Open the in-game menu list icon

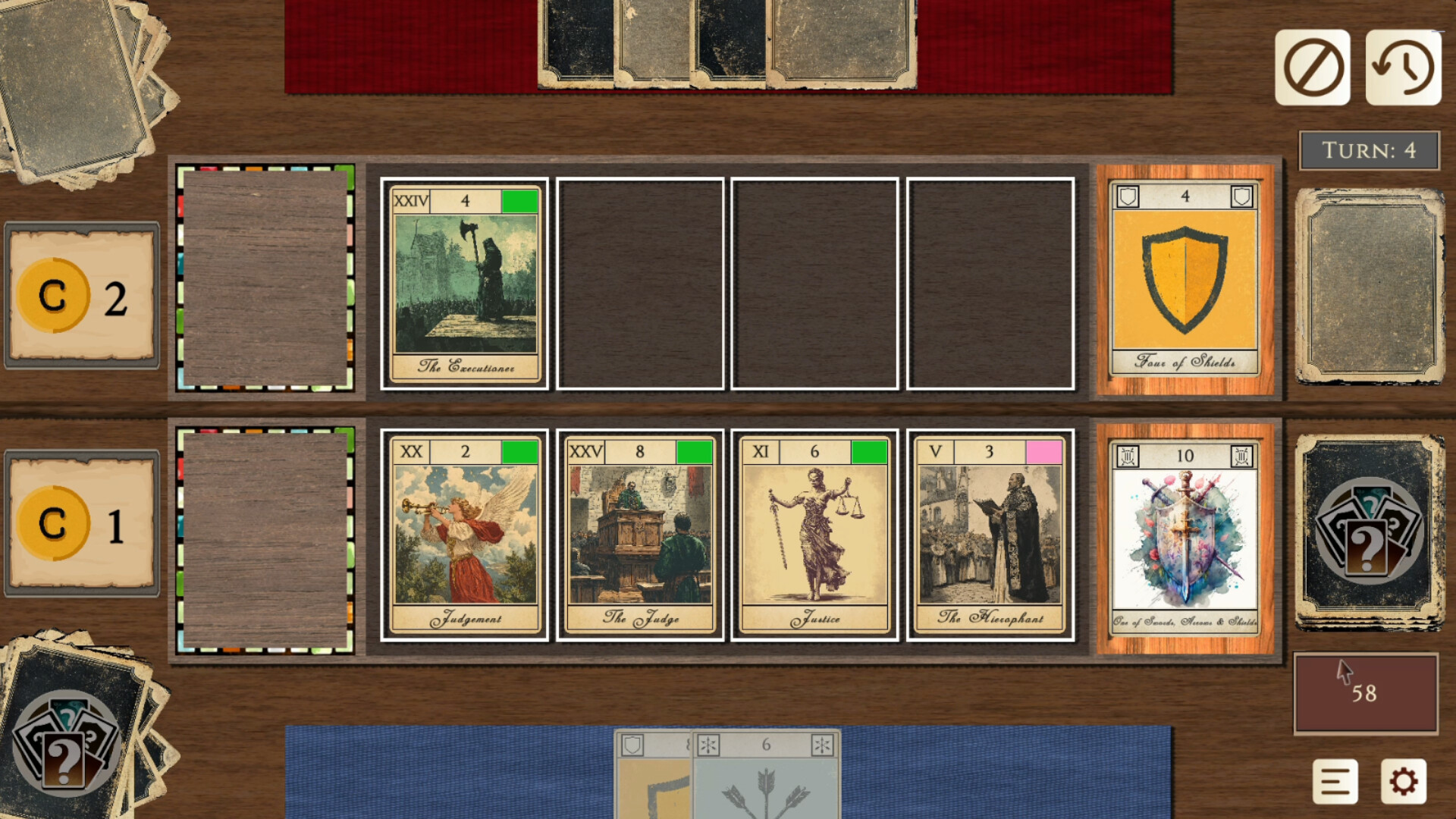click(x=1336, y=780)
